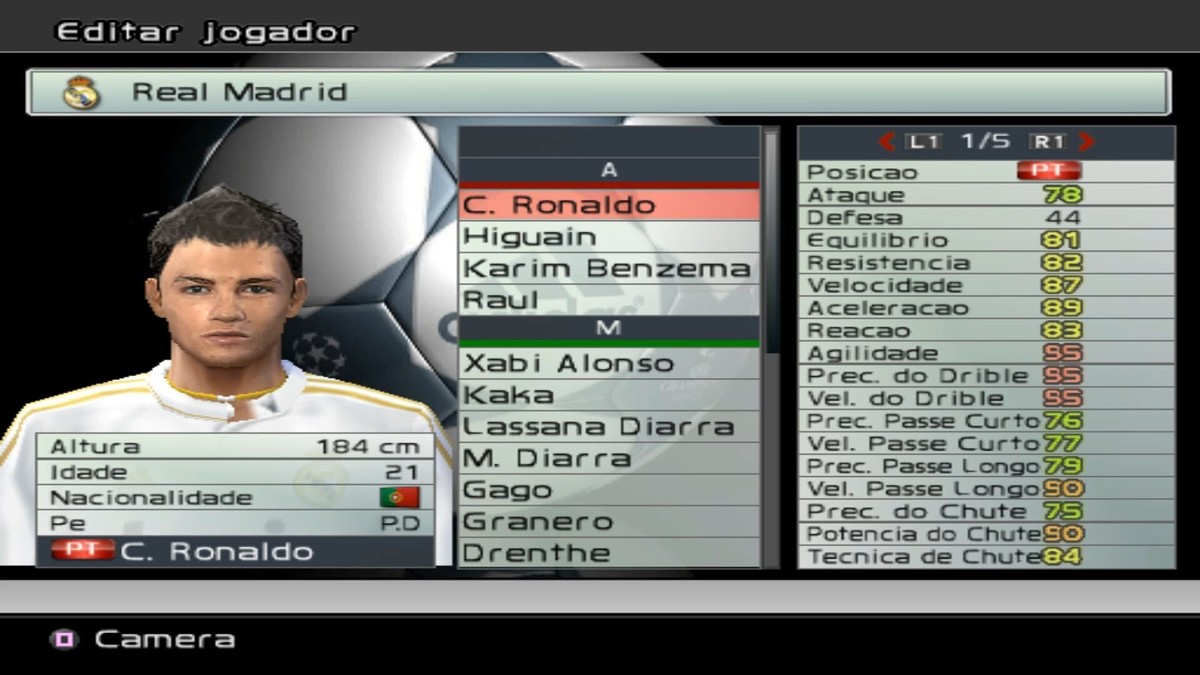1200x675 pixels.
Task: Select C. Ronaldo in the player list
Action: [608, 205]
